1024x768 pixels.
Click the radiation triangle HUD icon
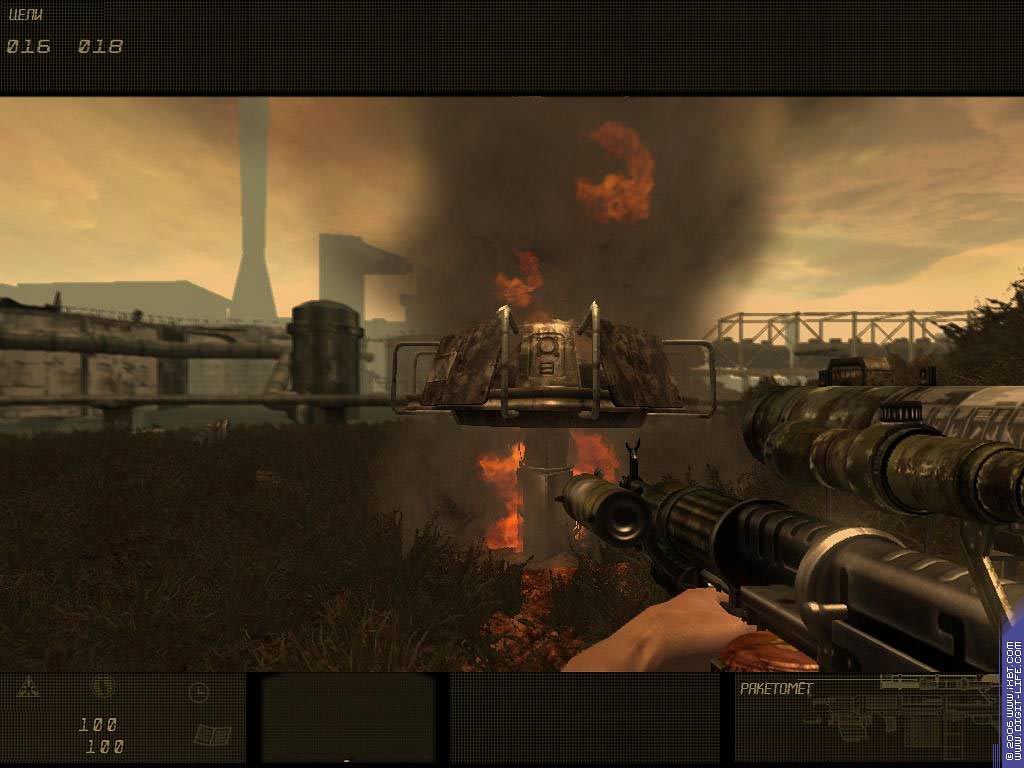click(x=27, y=687)
